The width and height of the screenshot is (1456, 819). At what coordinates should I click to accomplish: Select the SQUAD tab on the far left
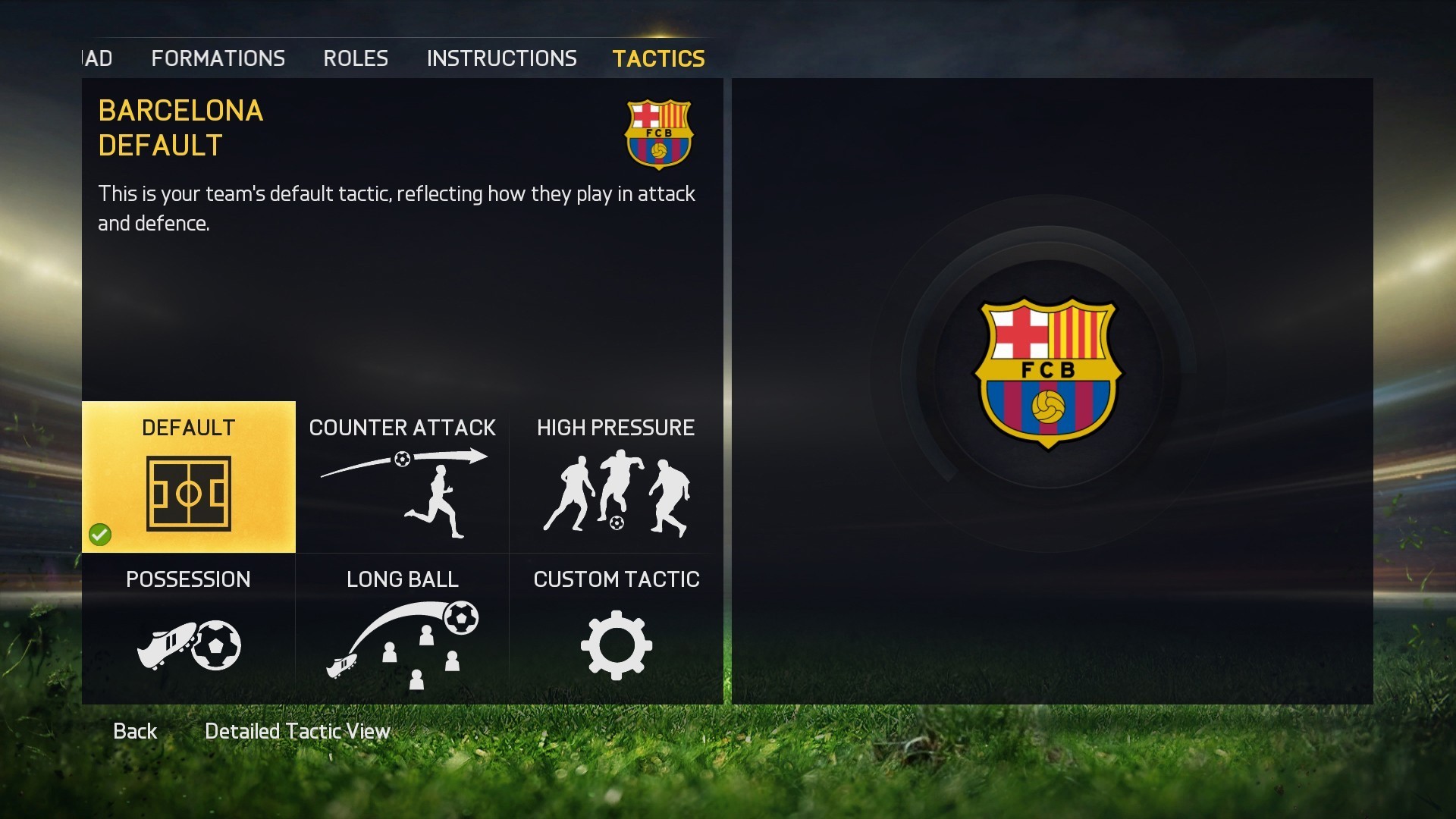[x=97, y=58]
